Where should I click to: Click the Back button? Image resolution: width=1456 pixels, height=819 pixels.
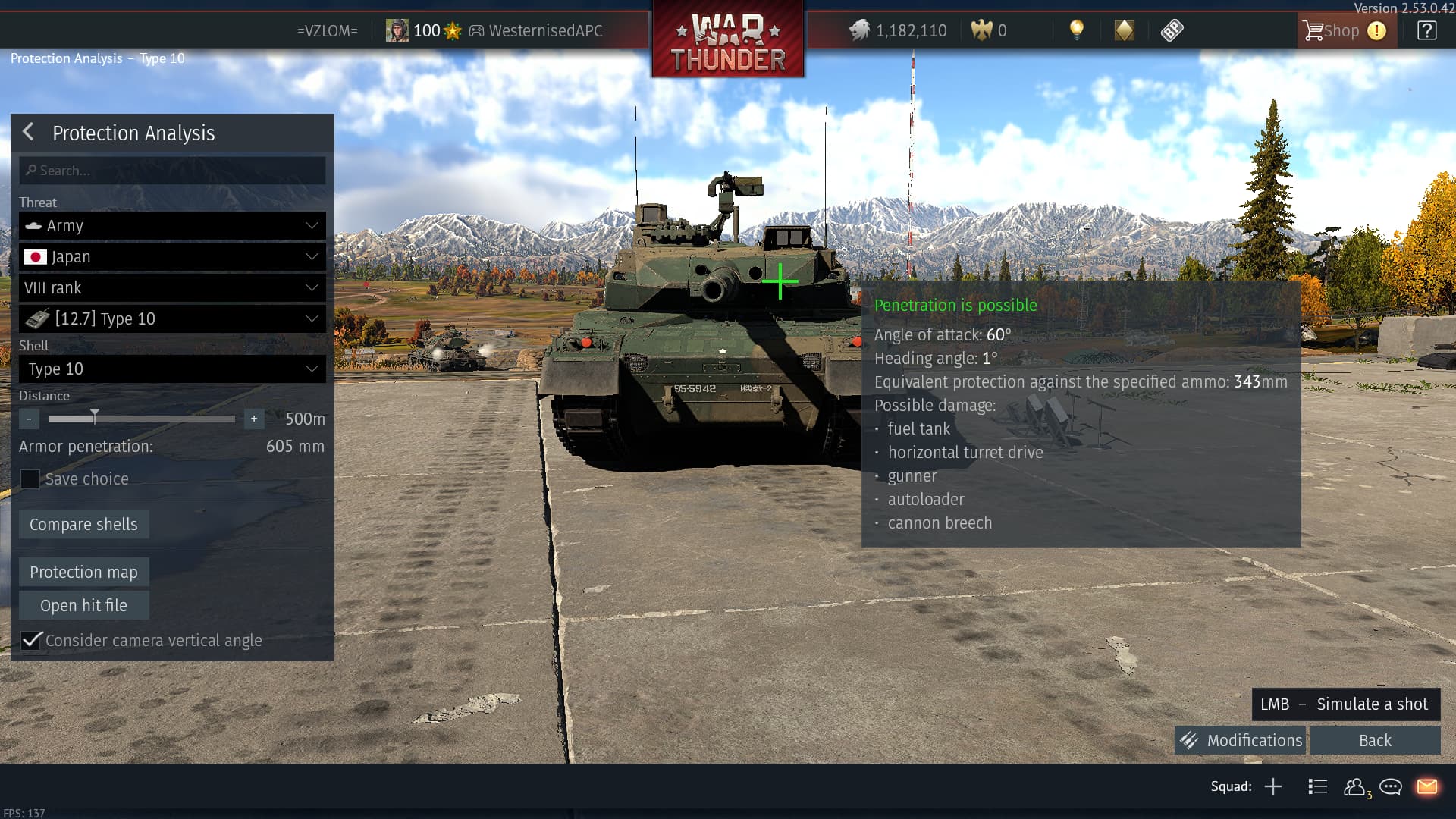1375,741
